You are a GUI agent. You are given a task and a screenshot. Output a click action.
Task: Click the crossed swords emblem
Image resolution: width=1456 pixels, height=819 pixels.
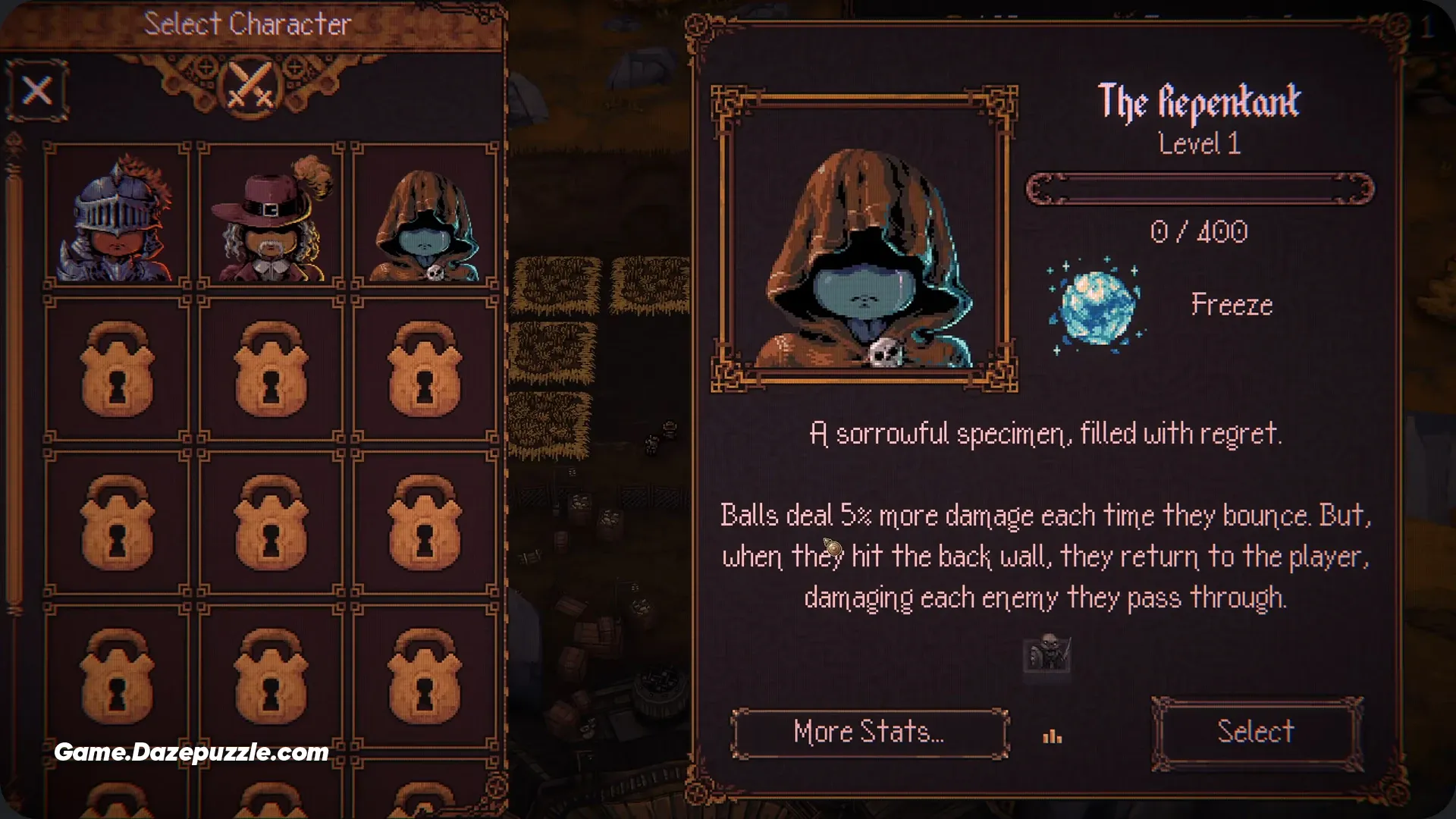[250, 86]
